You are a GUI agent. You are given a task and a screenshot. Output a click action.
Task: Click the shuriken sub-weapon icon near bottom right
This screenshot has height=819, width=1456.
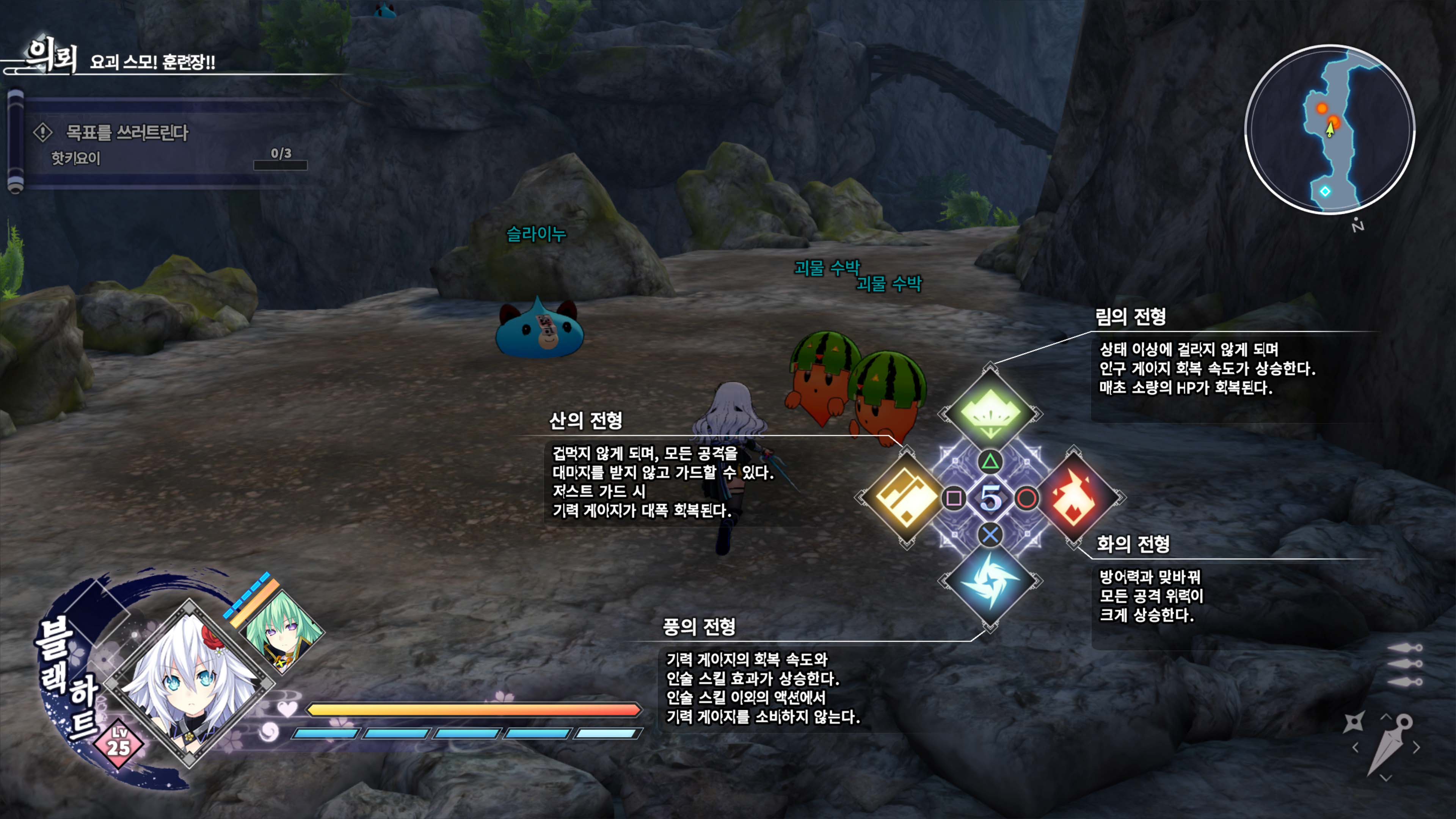(x=1354, y=722)
